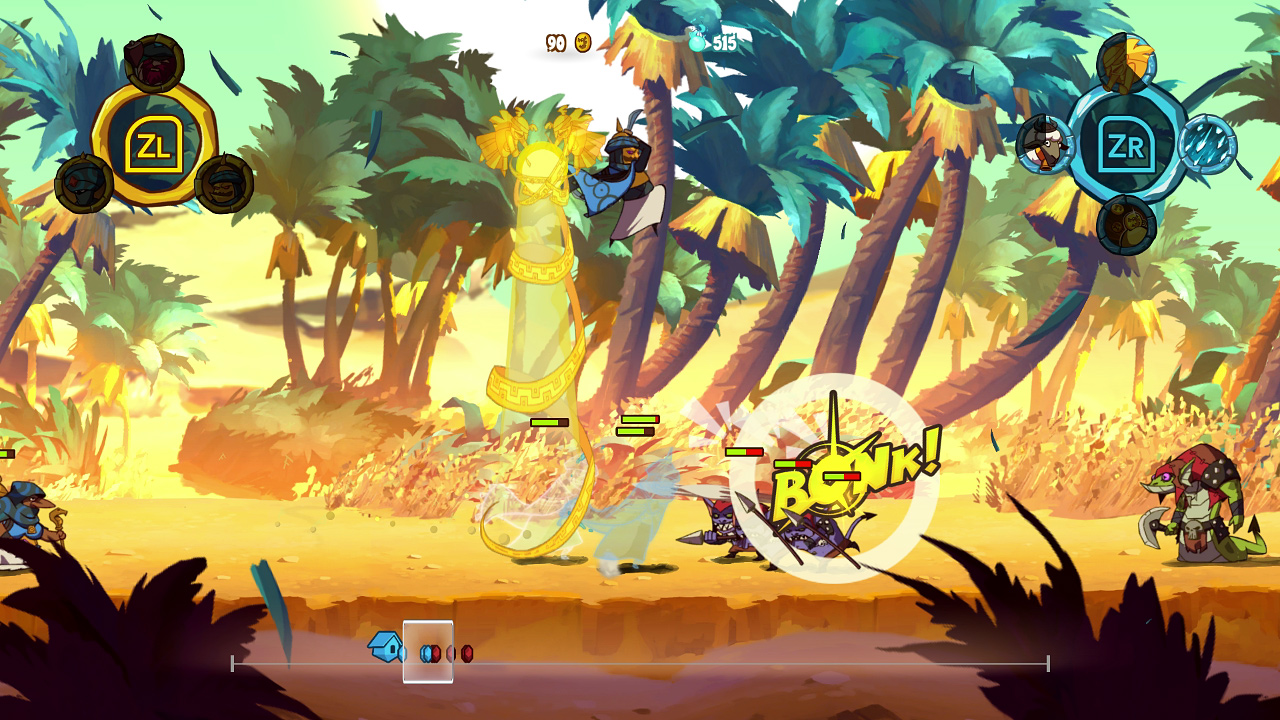The width and height of the screenshot is (1280, 720).
Task: Click the 515 mana counter
Action: [726, 43]
